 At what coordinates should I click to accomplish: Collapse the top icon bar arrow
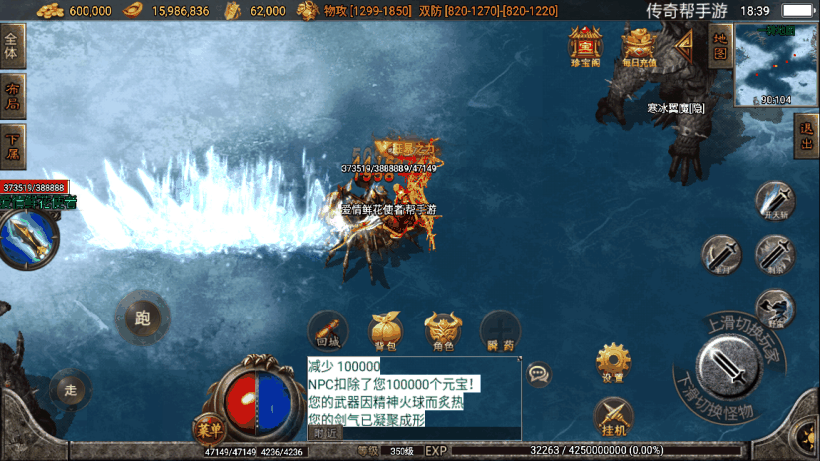[685, 44]
